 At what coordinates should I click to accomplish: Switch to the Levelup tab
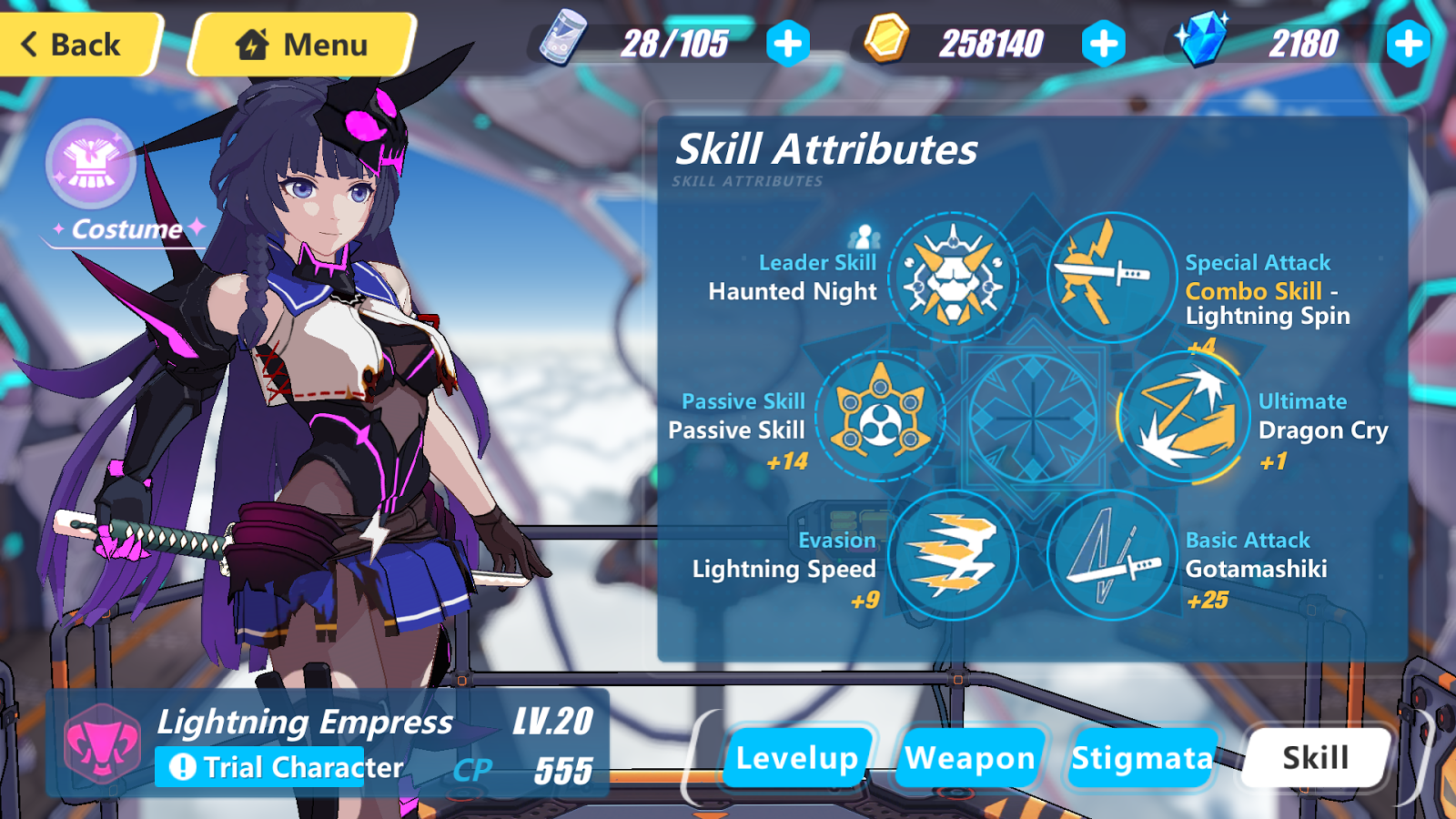point(795,756)
